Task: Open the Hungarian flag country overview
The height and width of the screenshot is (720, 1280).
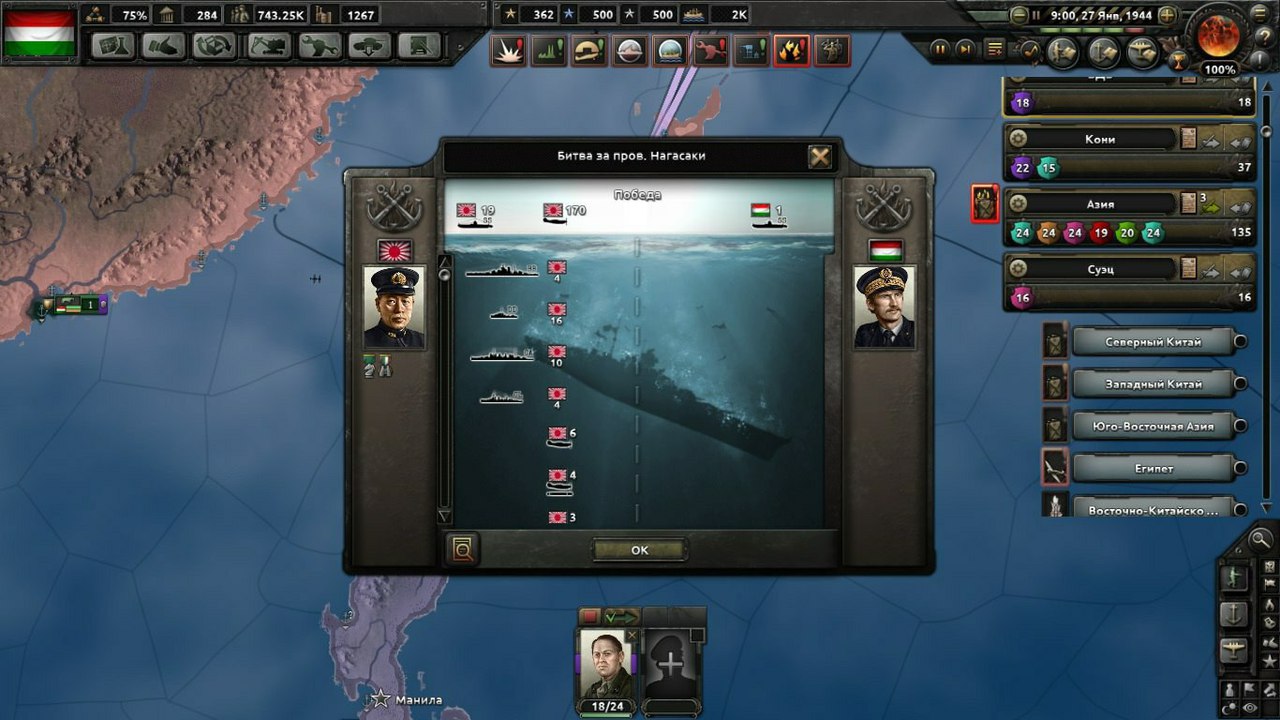Action: [40, 34]
